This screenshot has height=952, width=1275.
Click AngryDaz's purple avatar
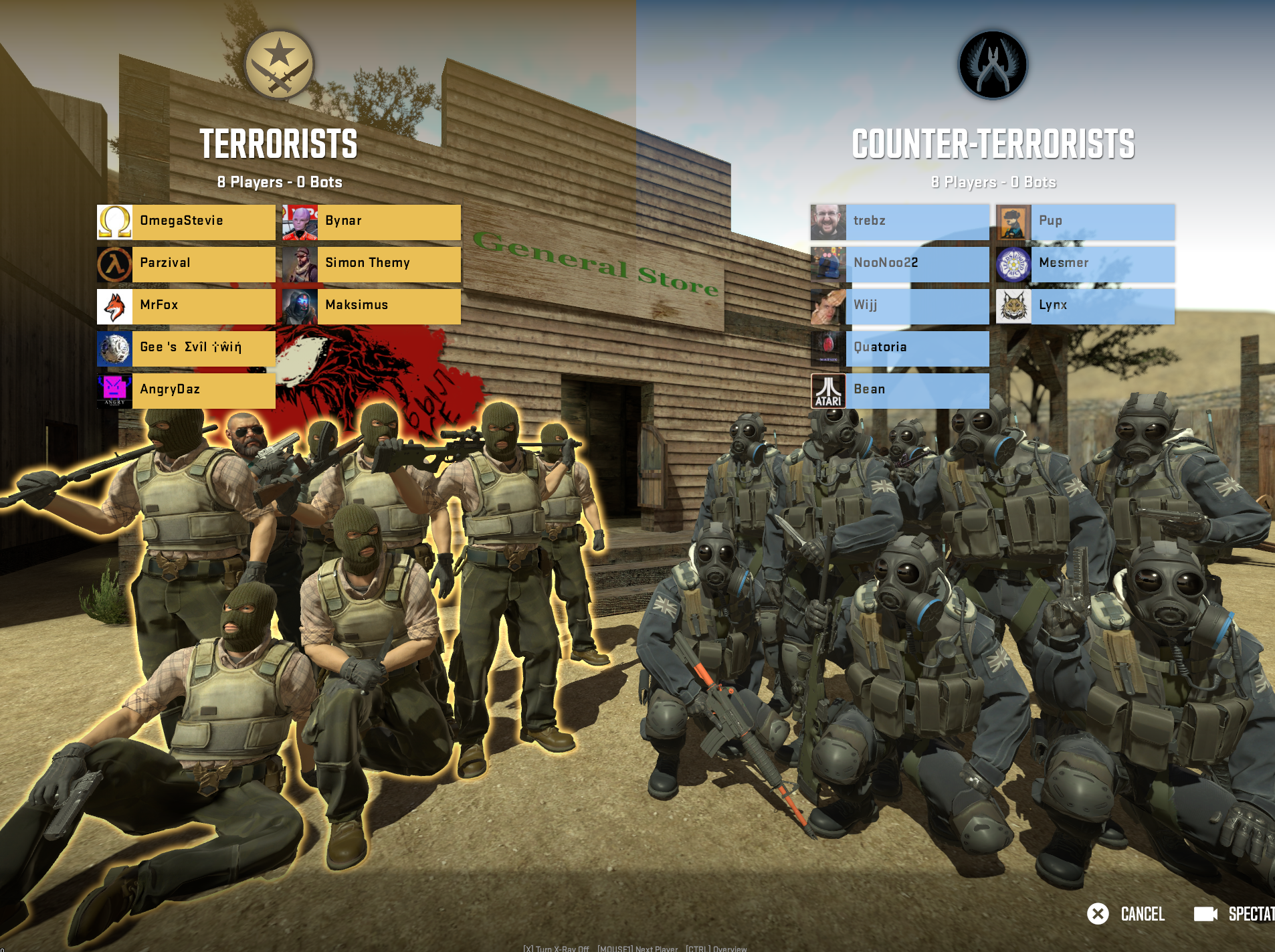point(115,390)
